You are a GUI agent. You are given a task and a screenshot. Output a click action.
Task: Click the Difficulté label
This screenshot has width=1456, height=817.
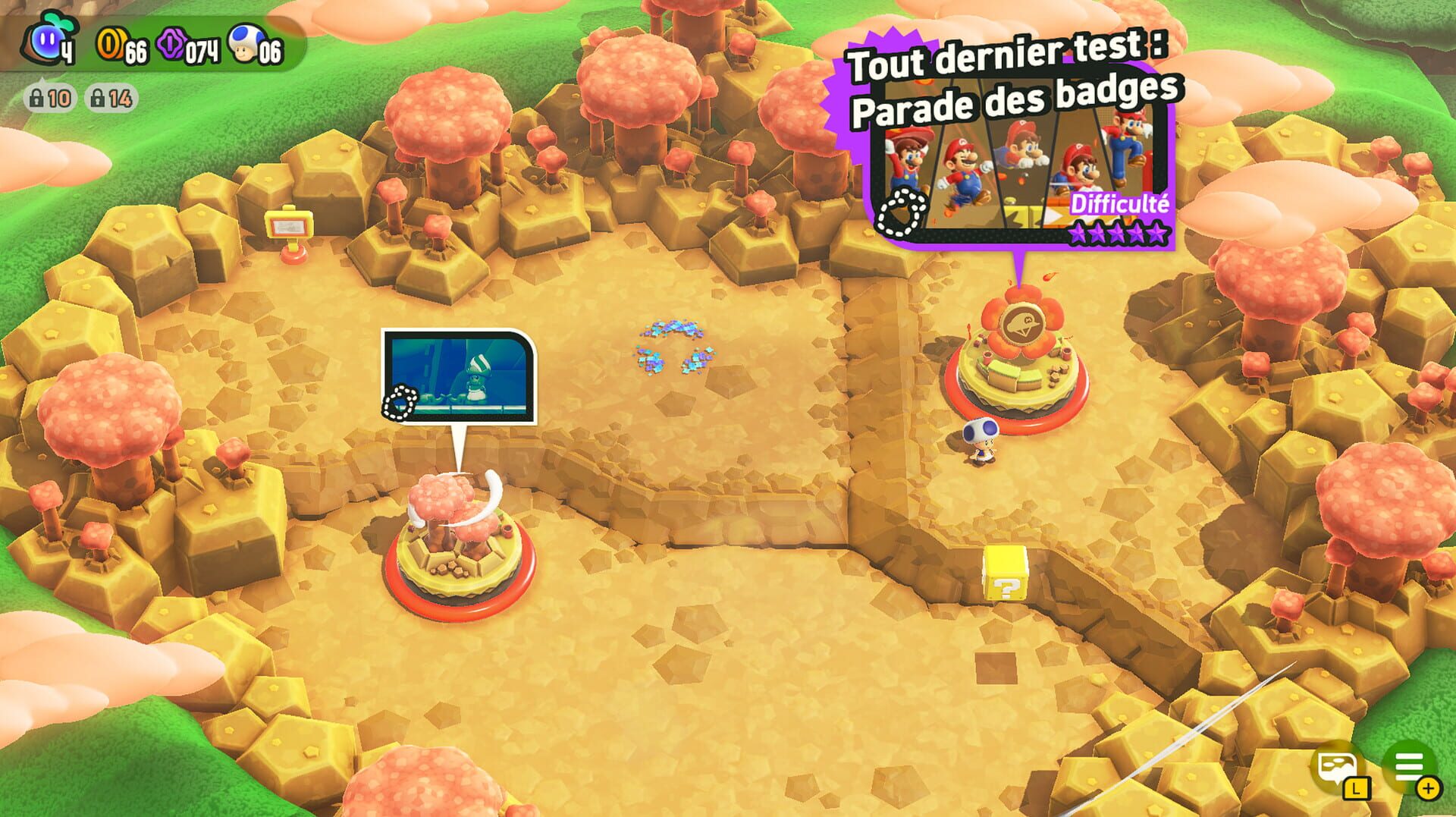pyautogui.click(x=1120, y=203)
